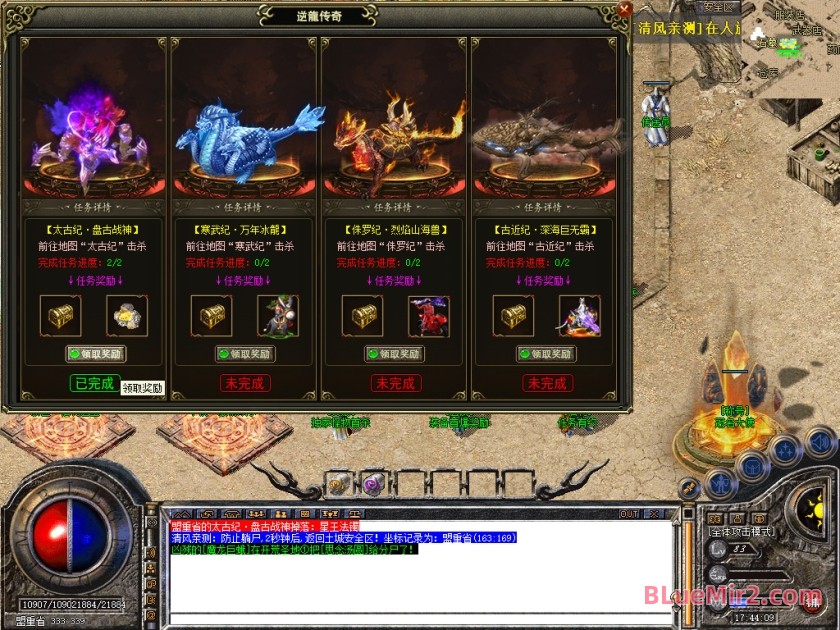Inspect the purple winged figure reward icon

coord(579,316)
